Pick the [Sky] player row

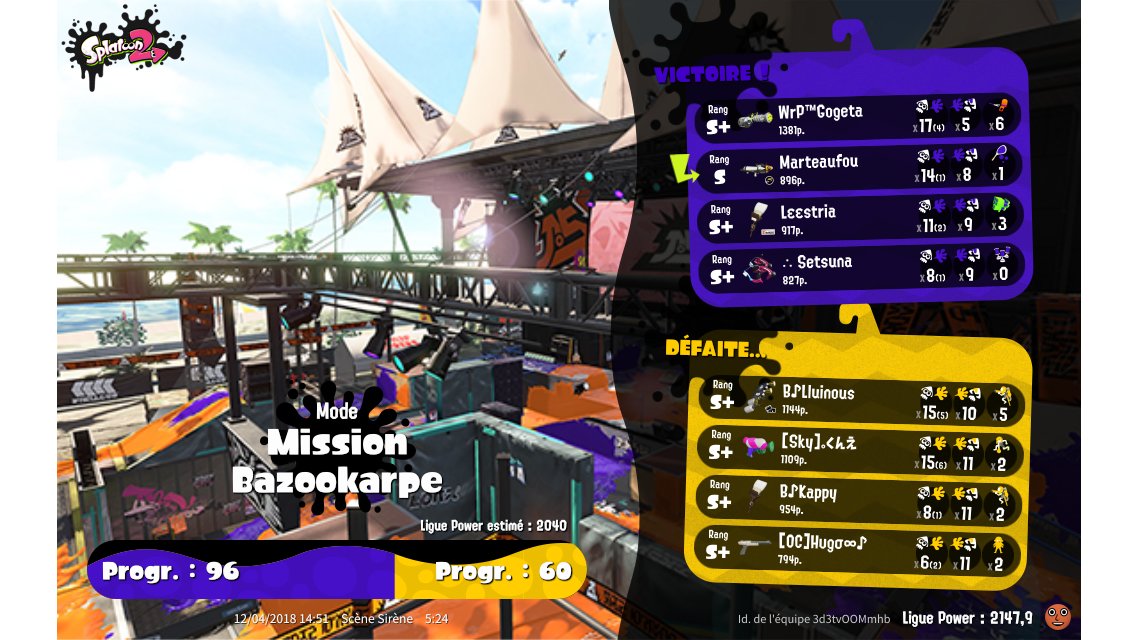[x=860, y=449]
